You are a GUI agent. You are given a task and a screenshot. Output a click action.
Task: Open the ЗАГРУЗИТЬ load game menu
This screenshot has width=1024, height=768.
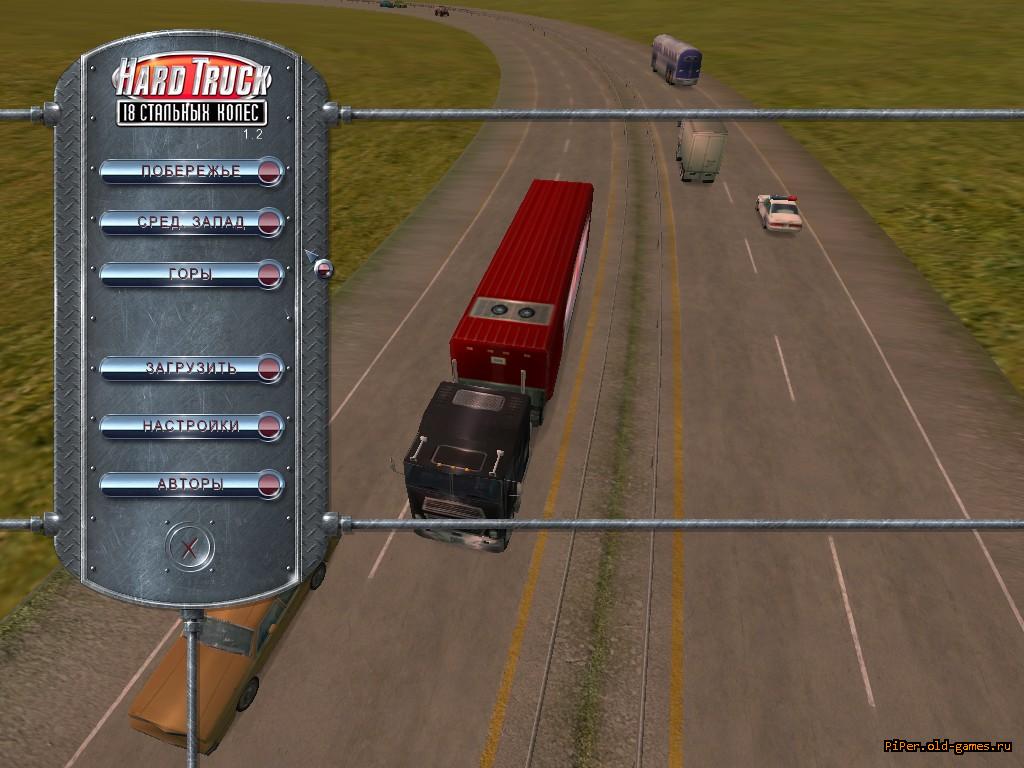click(191, 368)
